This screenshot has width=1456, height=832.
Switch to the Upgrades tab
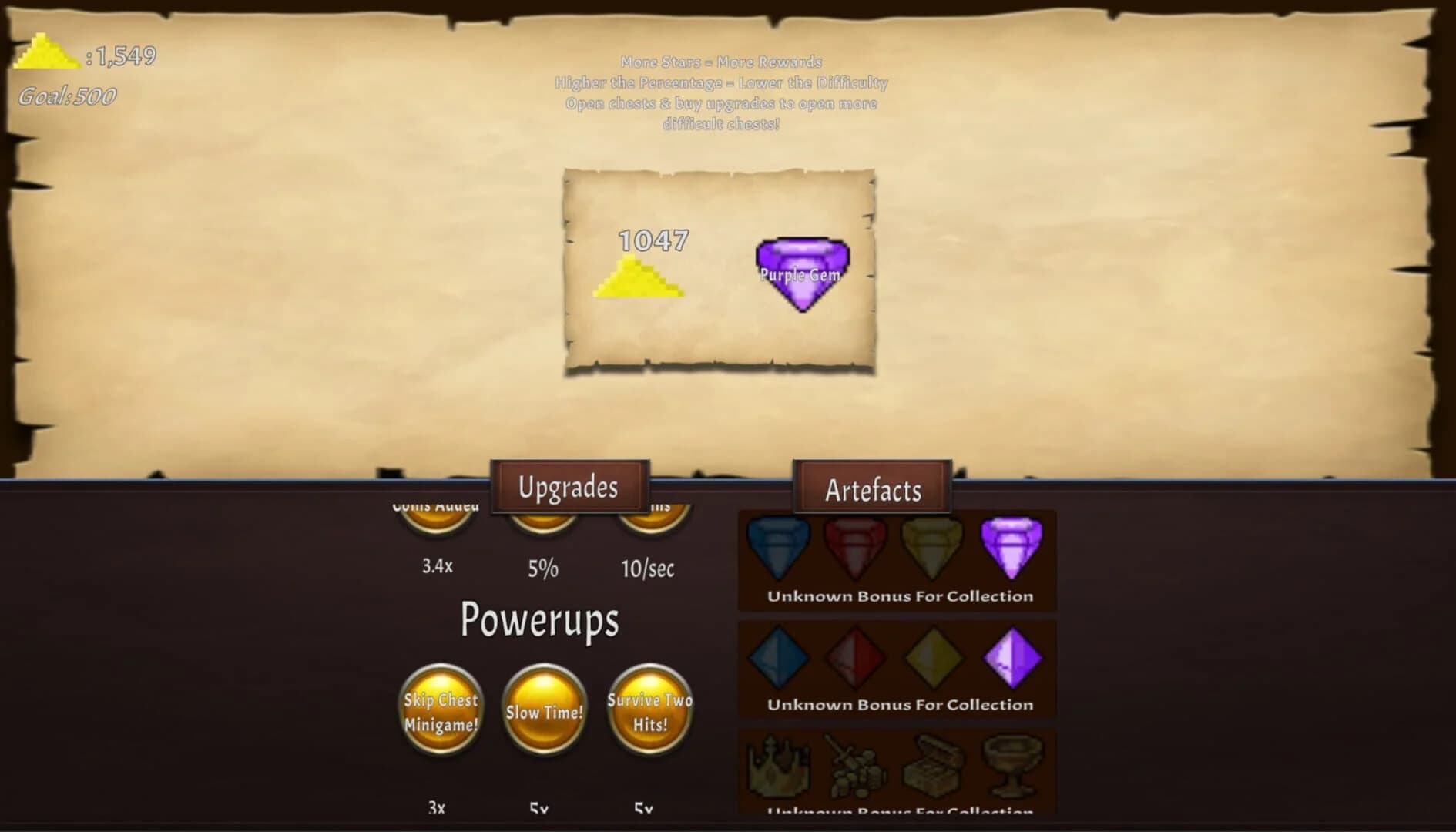570,487
